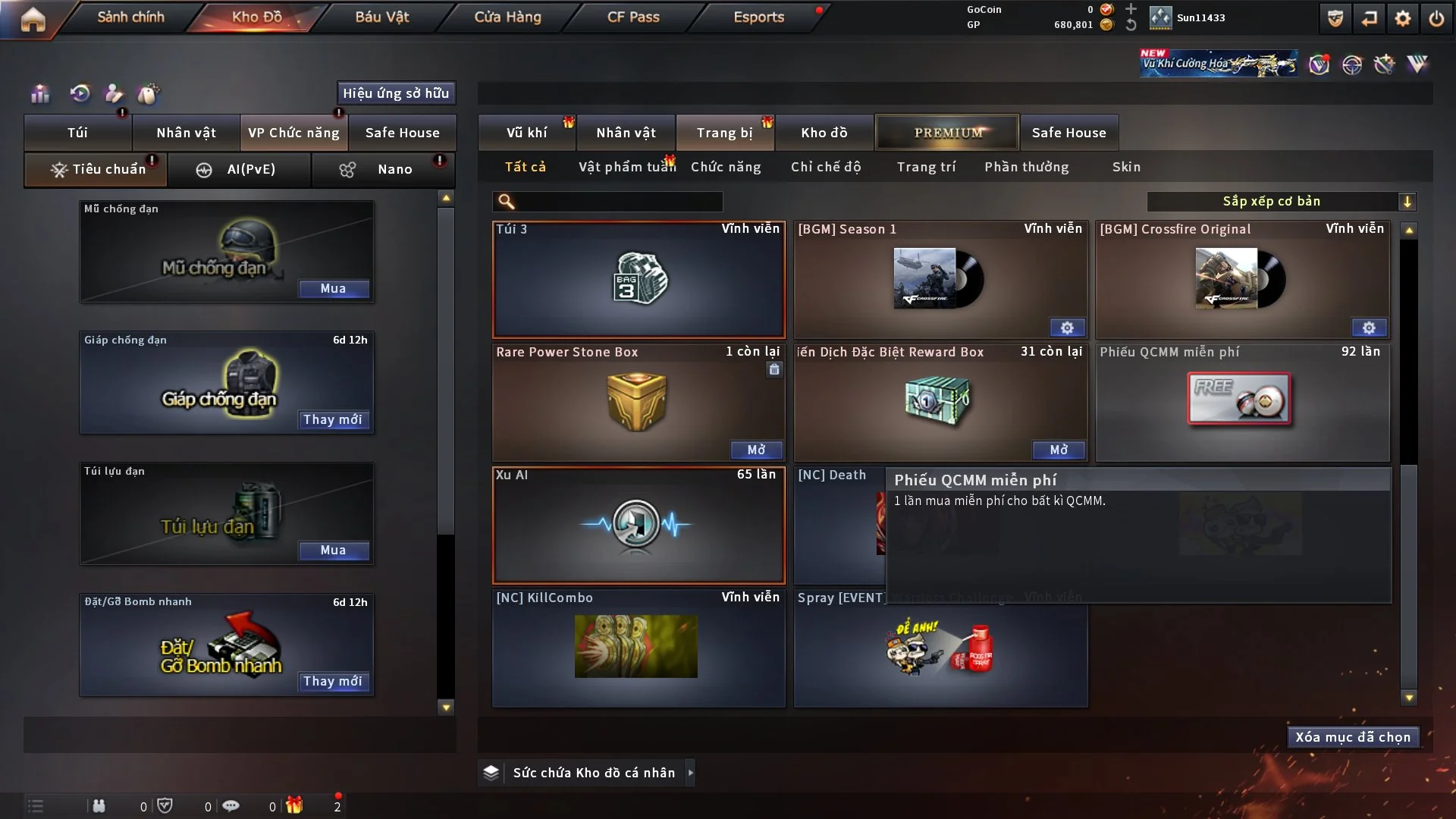The height and width of the screenshot is (819, 1456).
Task: Open the Rare Power Stone Box
Action: click(756, 450)
